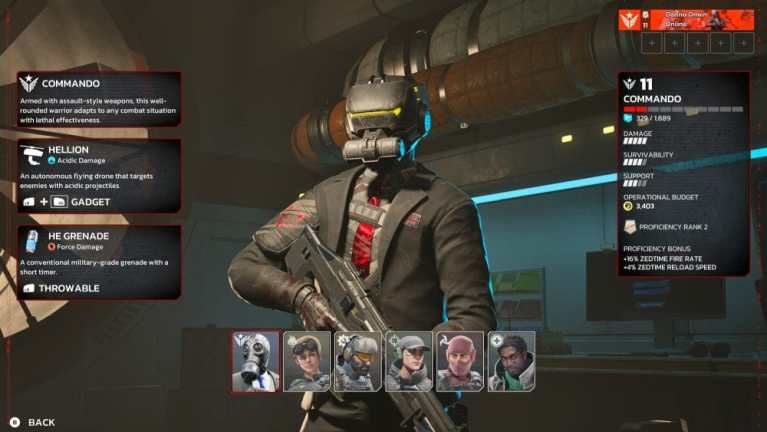The image size is (767, 432).
Task: Choose the character wearing goggles on a cap
Action: (307, 361)
